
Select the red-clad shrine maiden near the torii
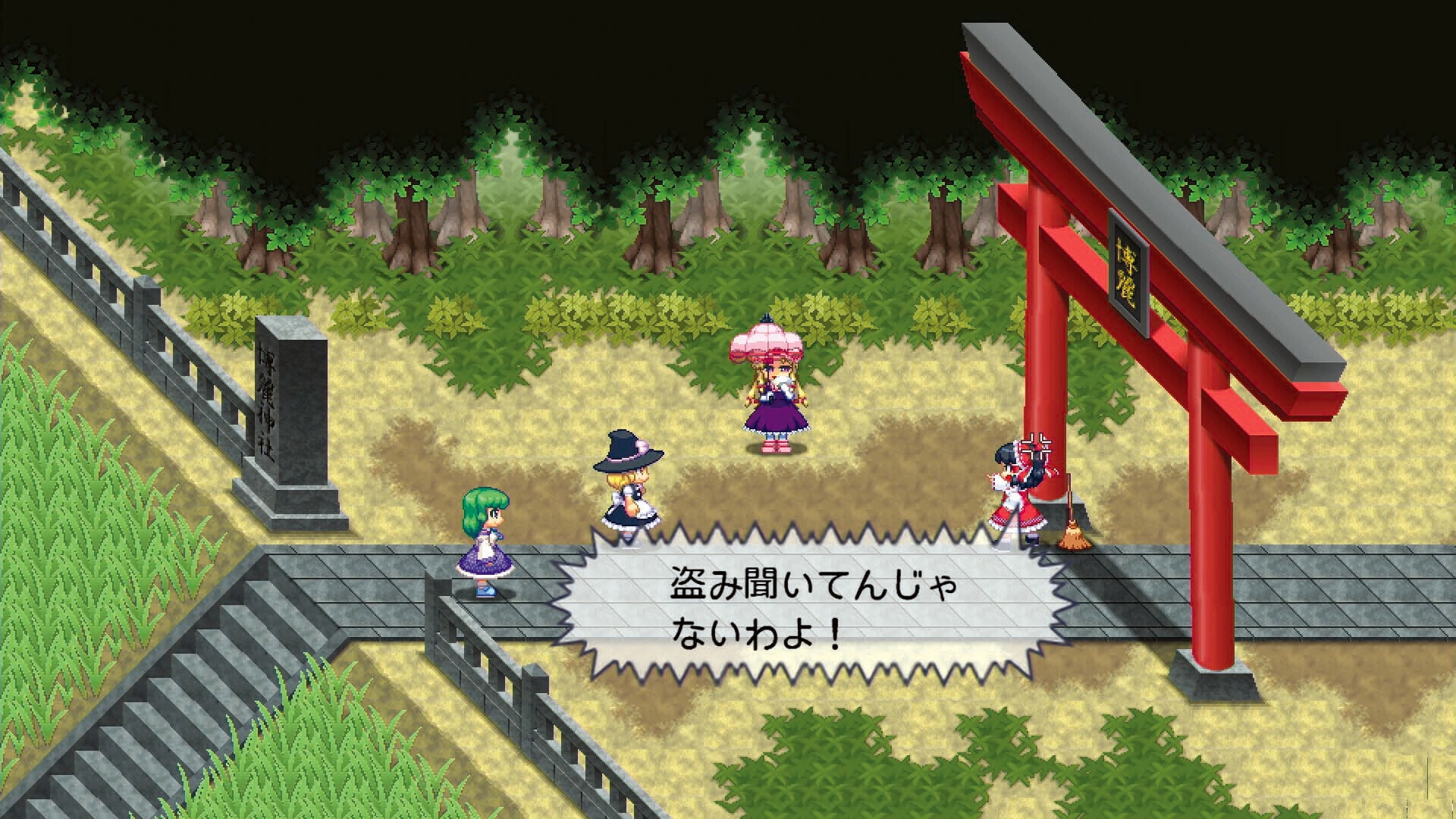click(1018, 493)
